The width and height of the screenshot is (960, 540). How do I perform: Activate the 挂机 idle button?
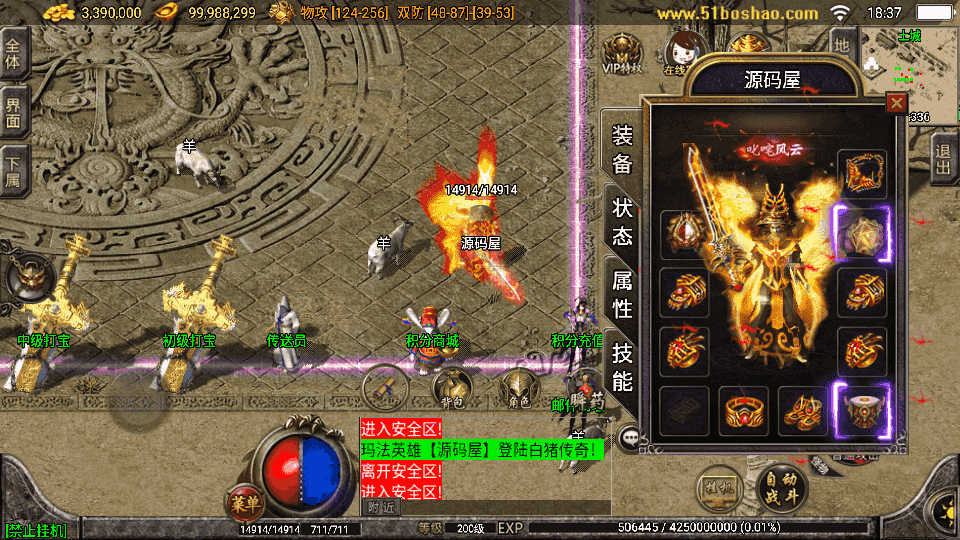pos(718,486)
